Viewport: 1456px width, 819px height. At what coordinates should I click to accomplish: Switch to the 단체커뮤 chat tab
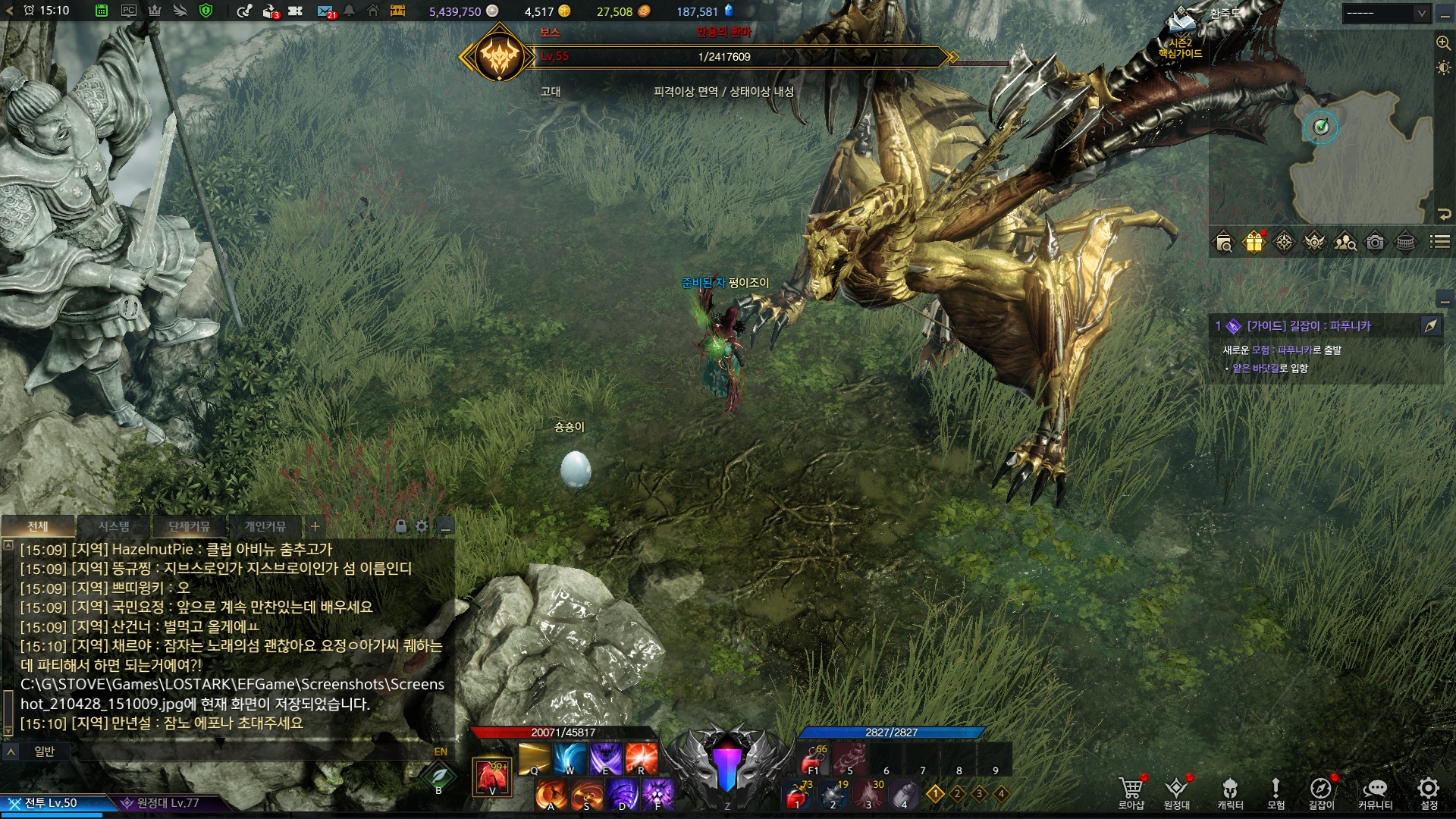coord(189,526)
